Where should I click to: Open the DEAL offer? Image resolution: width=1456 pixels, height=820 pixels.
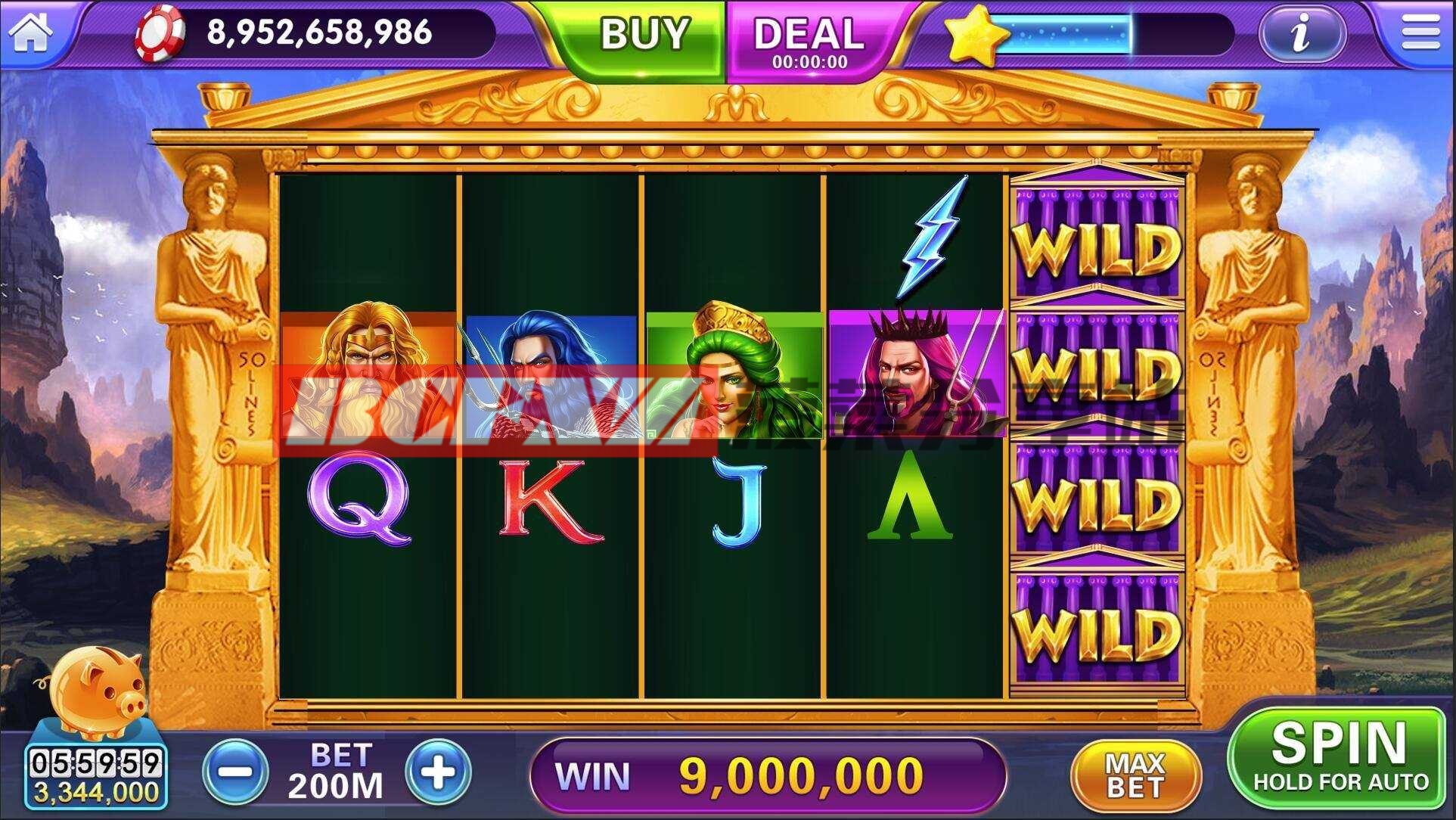coord(809,39)
